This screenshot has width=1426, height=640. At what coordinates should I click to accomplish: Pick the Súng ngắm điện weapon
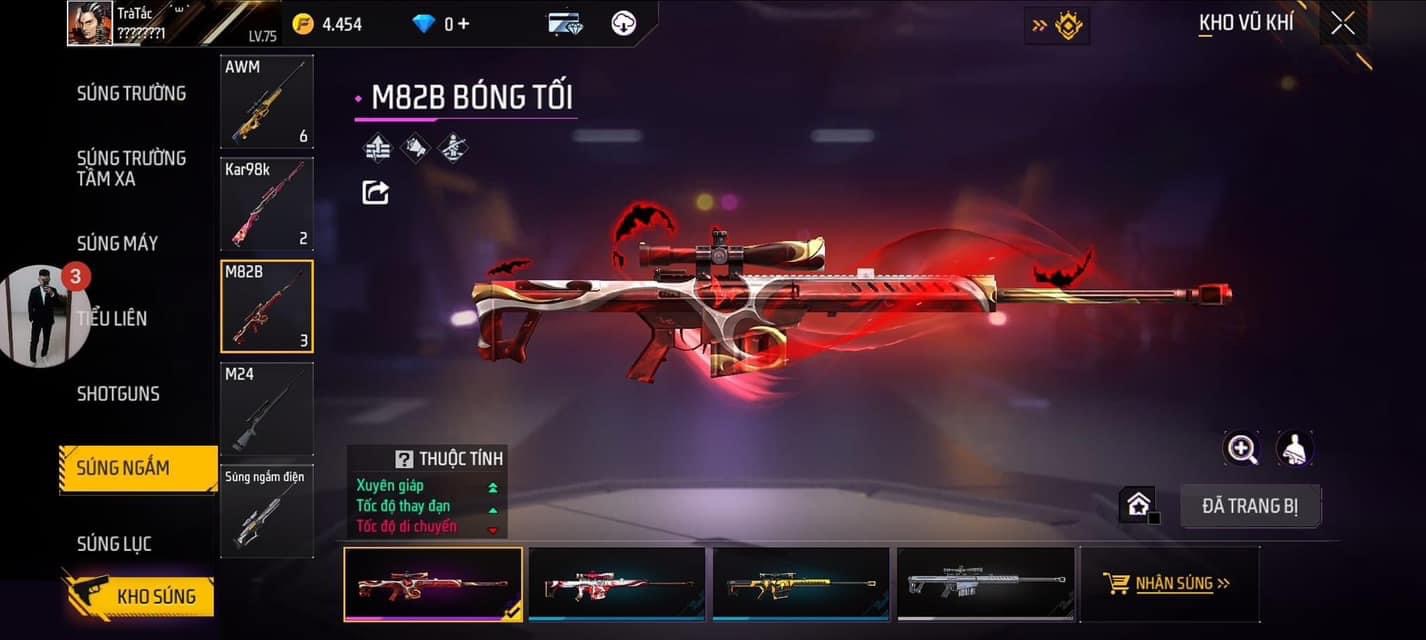(266, 511)
